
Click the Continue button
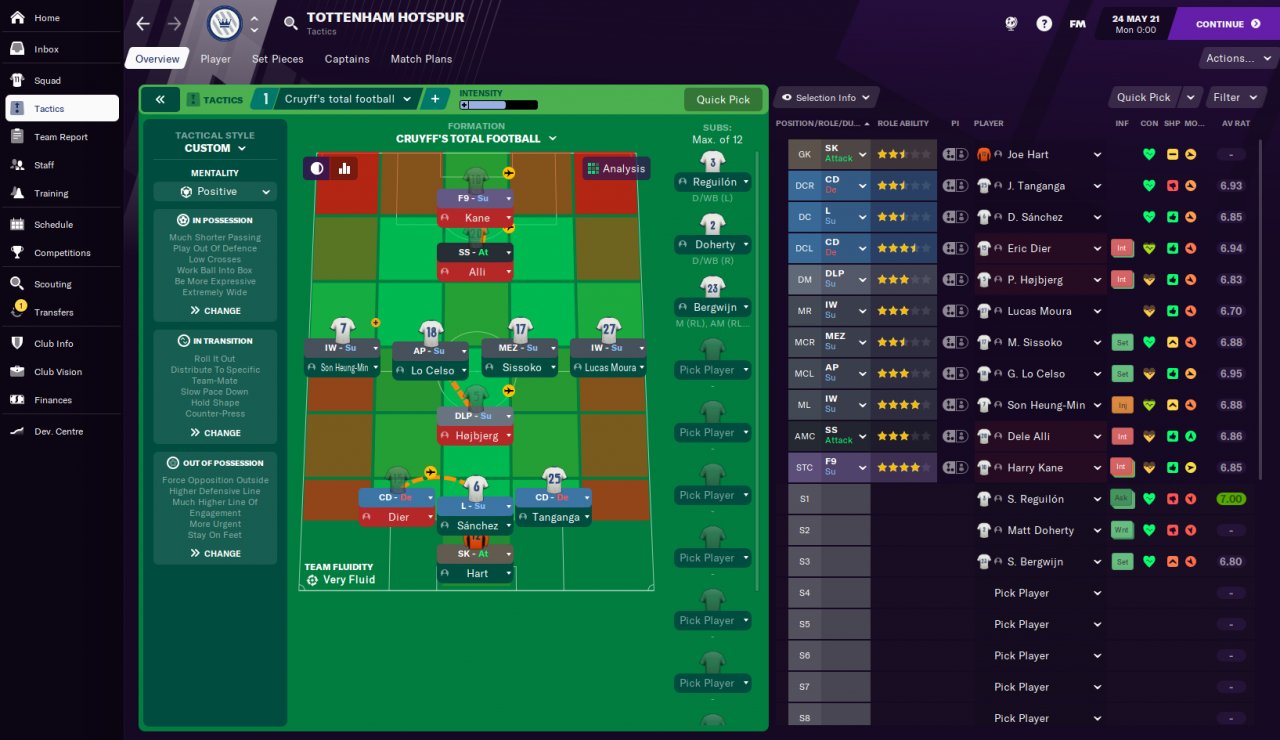[1227, 24]
